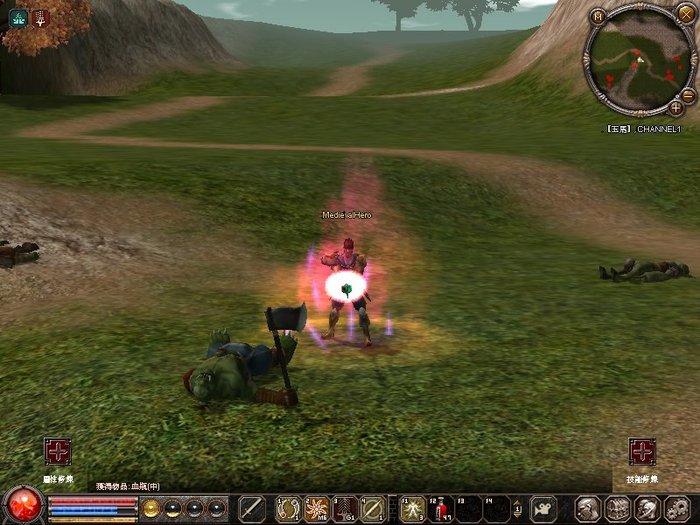Screen dimensions: 700x525
Task: Activate the glowing figure buff skill
Action: pyautogui.click(x=411, y=508)
